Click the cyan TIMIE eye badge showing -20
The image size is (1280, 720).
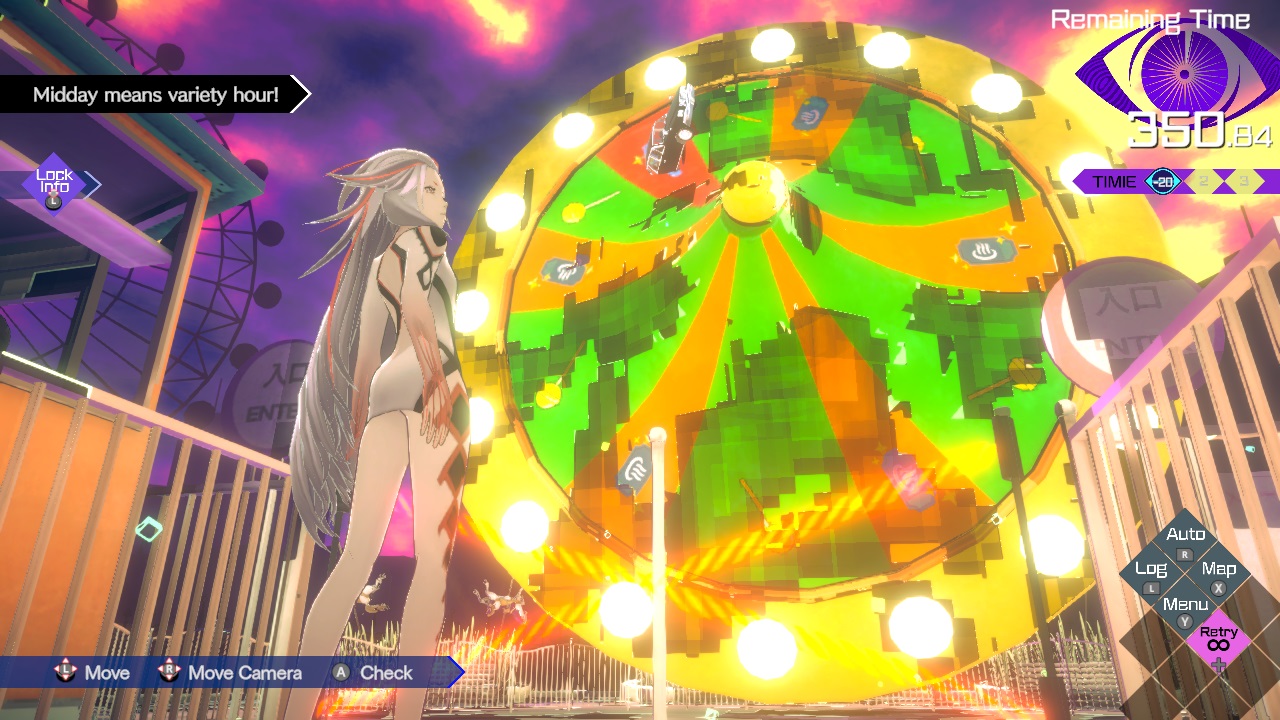(x=1162, y=180)
